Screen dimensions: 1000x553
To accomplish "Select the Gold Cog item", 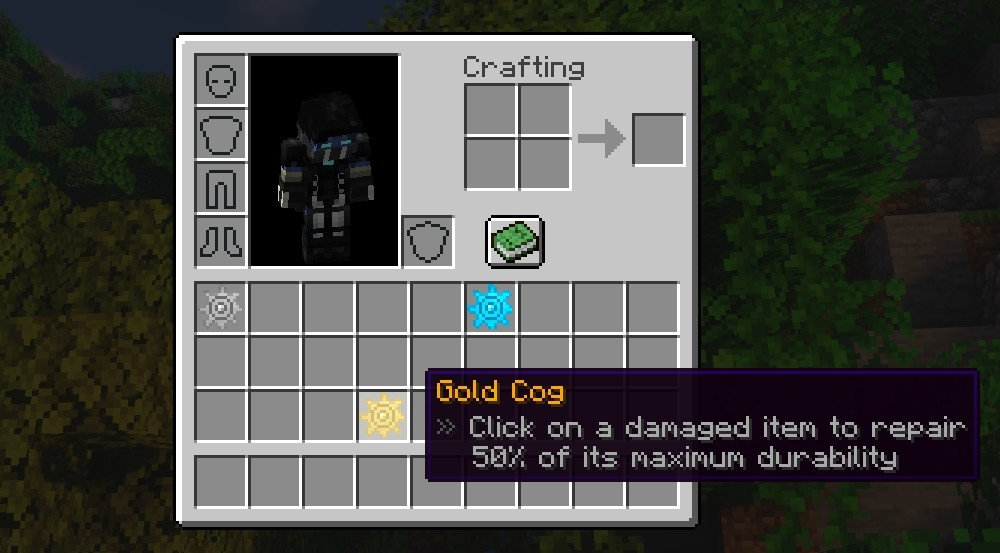I will pyautogui.click(x=382, y=415).
